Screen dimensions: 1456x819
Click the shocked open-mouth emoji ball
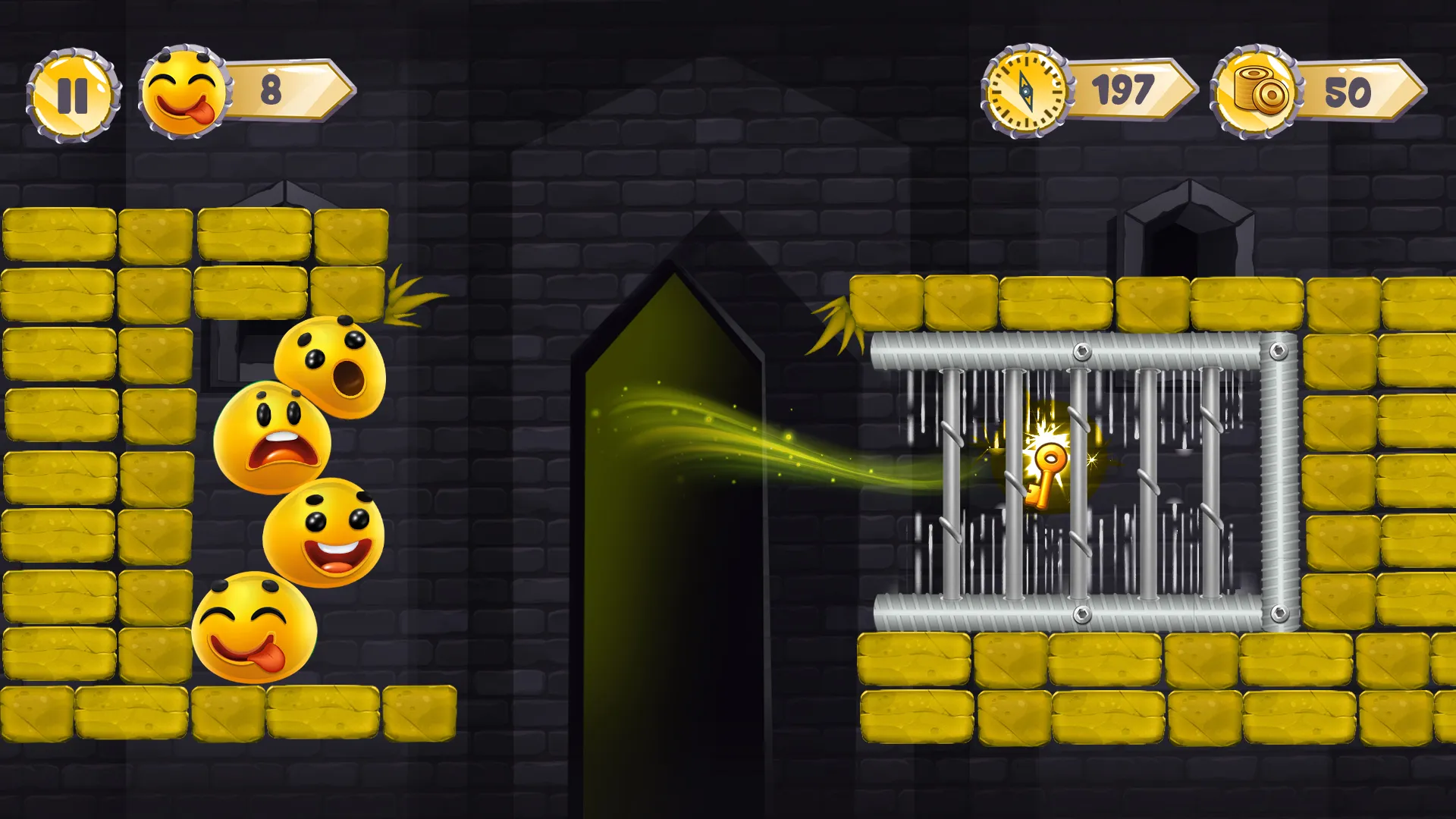[328, 362]
